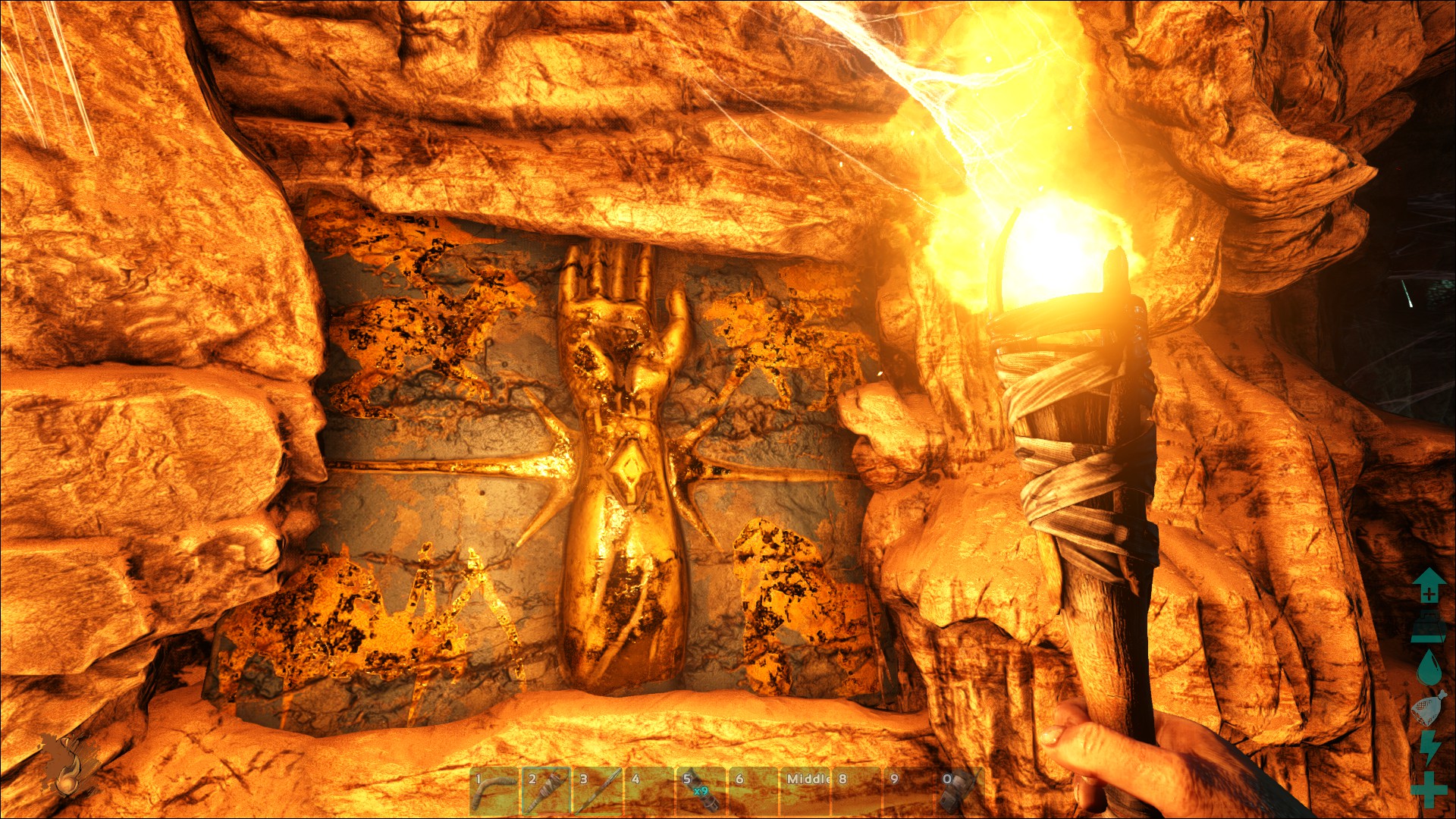This screenshot has width=1456, height=819.
Task: Equip the spear in hotbar slot 3
Action: (597, 791)
